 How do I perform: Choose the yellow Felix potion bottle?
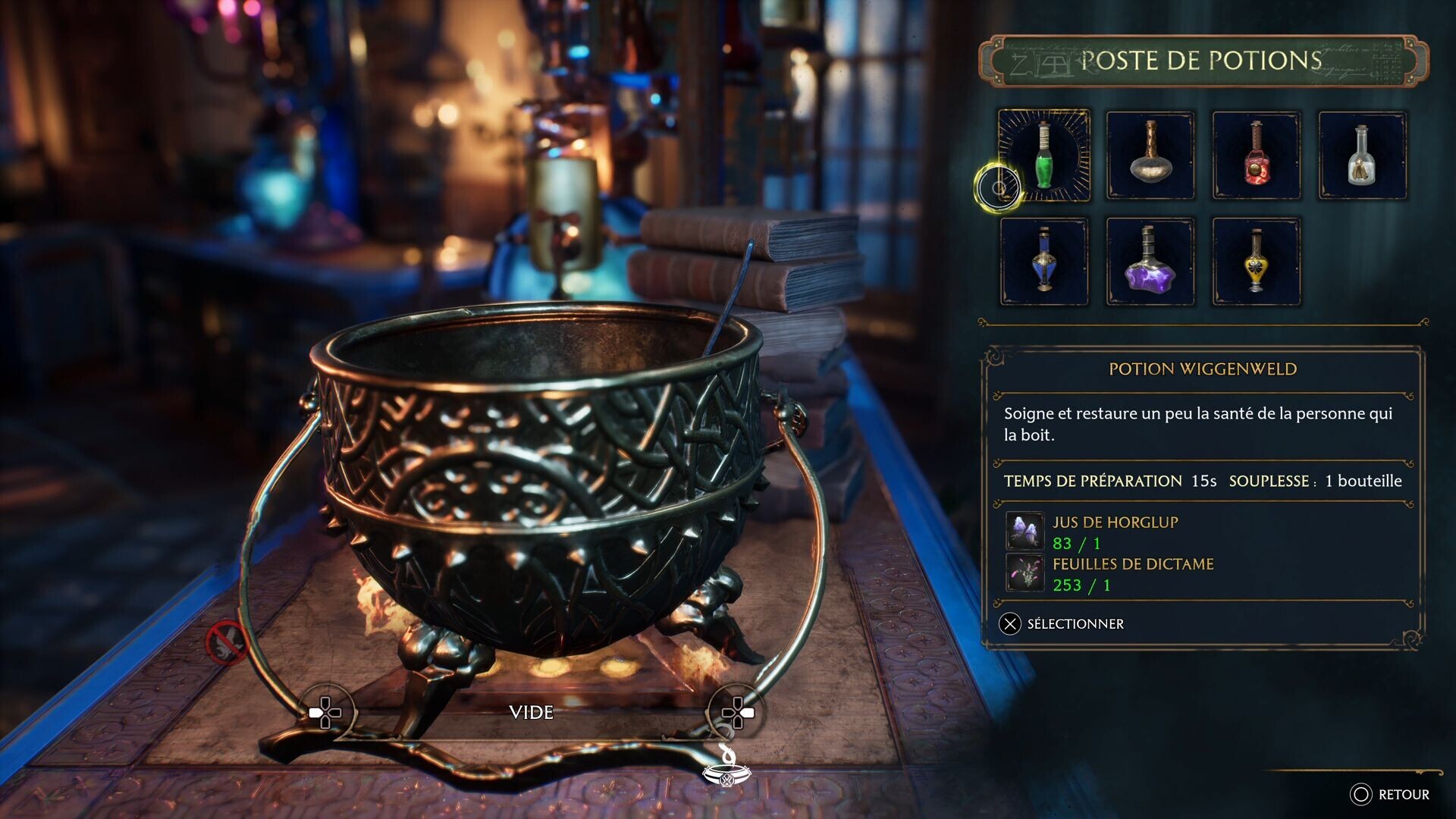(1257, 262)
